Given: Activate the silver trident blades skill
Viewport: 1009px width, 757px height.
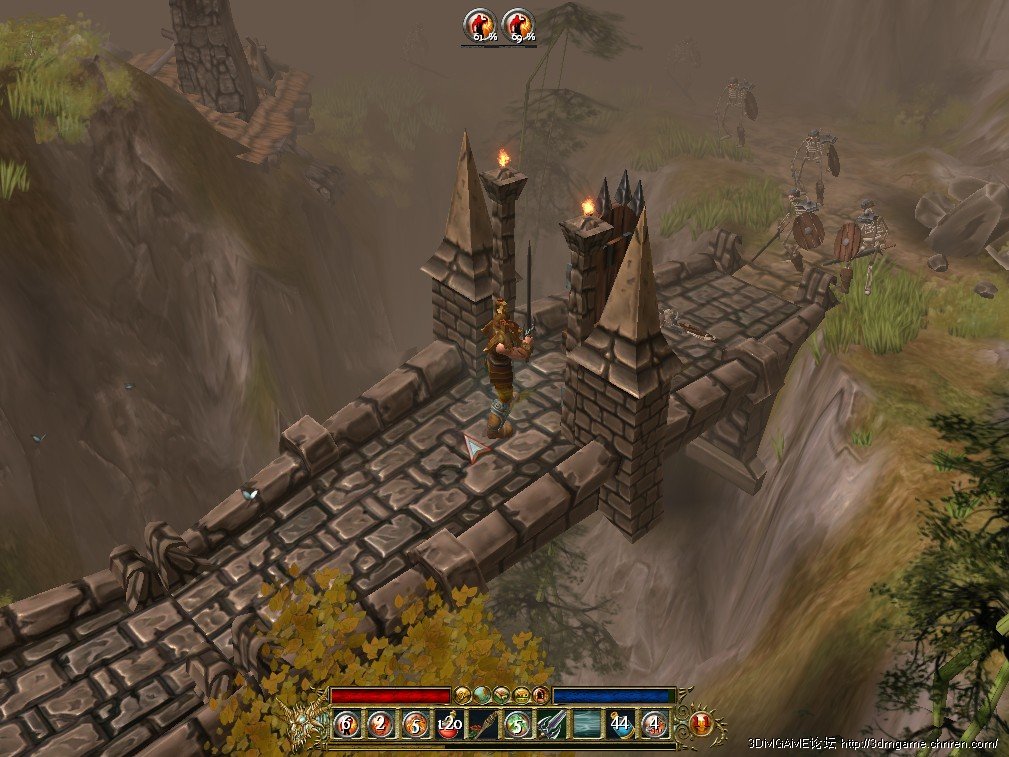Looking at the screenshot, I should [x=552, y=722].
